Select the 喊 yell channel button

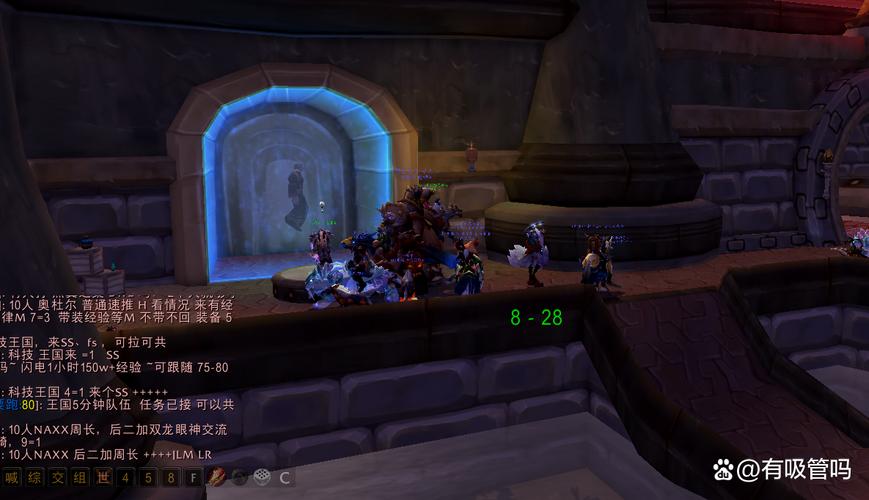point(11,478)
